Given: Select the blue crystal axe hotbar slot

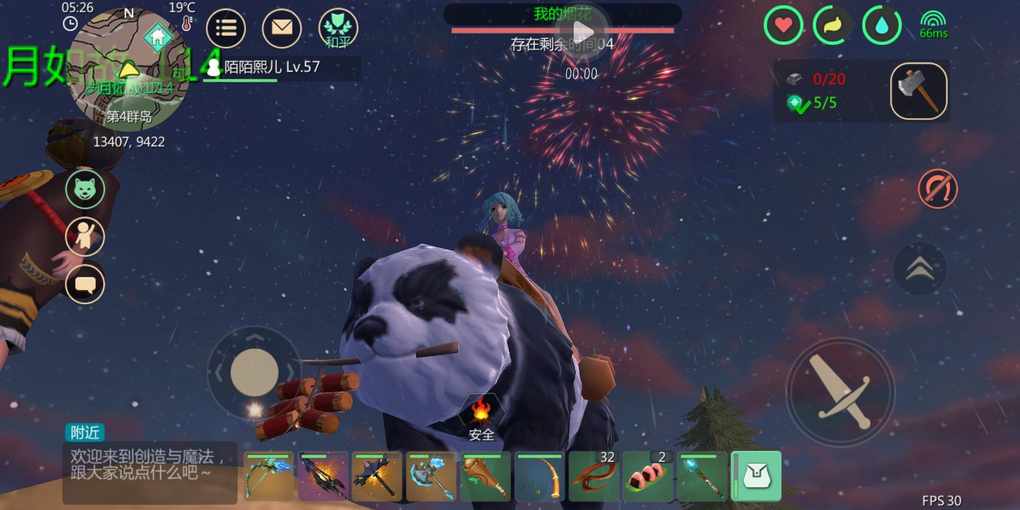Looking at the screenshot, I should coord(432,476).
